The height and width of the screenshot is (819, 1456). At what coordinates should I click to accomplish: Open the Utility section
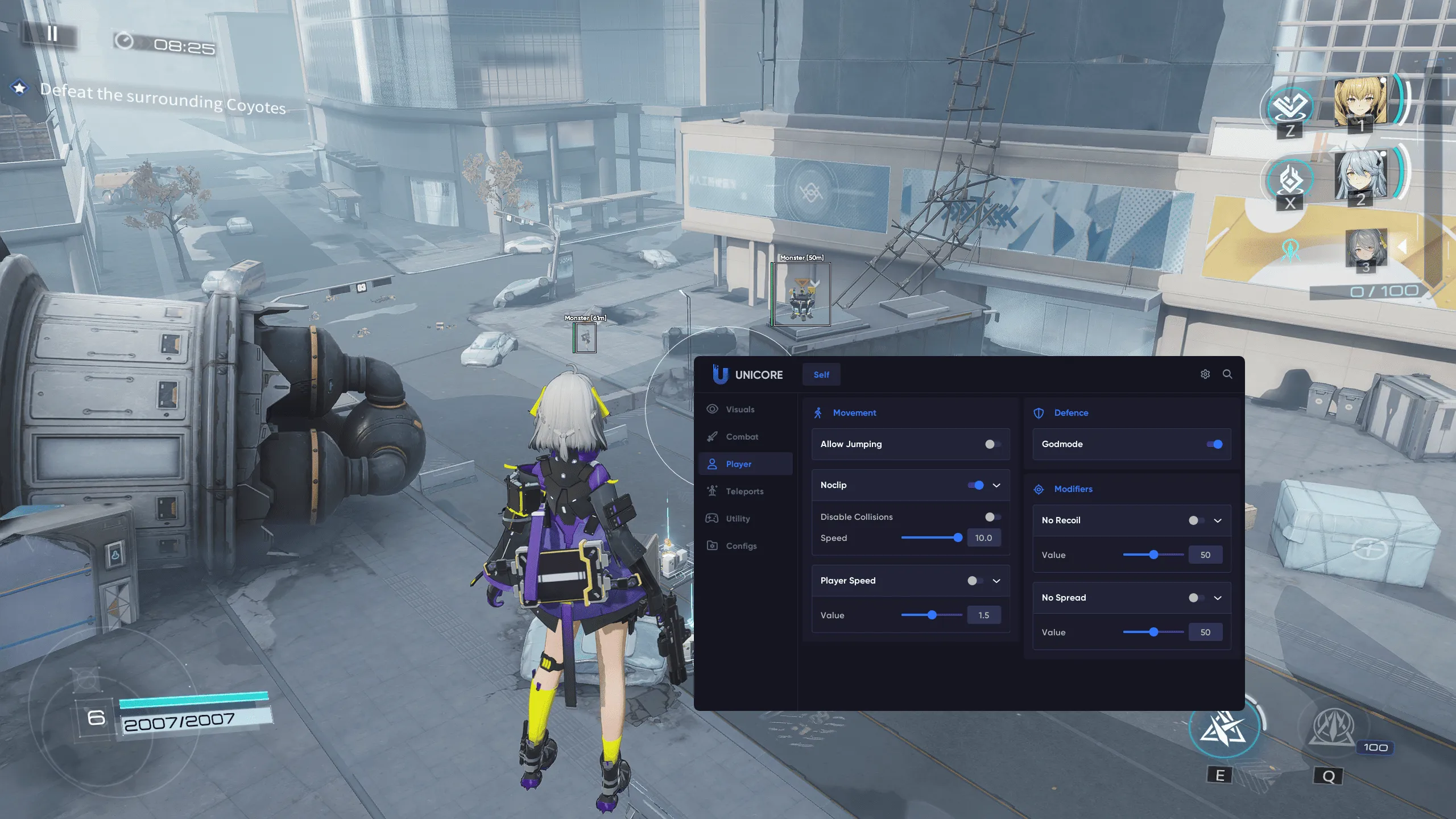click(x=738, y=519)
